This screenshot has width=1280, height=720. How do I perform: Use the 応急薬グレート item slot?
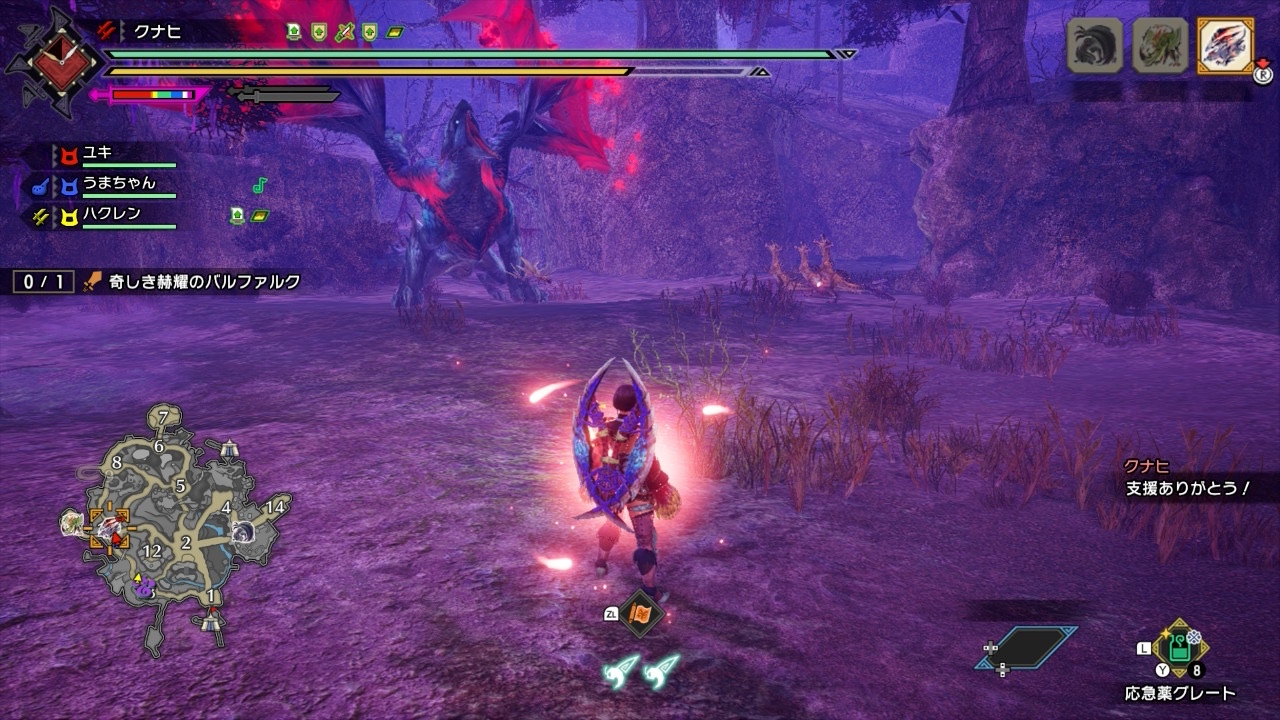pyautogui.click(x=1180, y=648)
